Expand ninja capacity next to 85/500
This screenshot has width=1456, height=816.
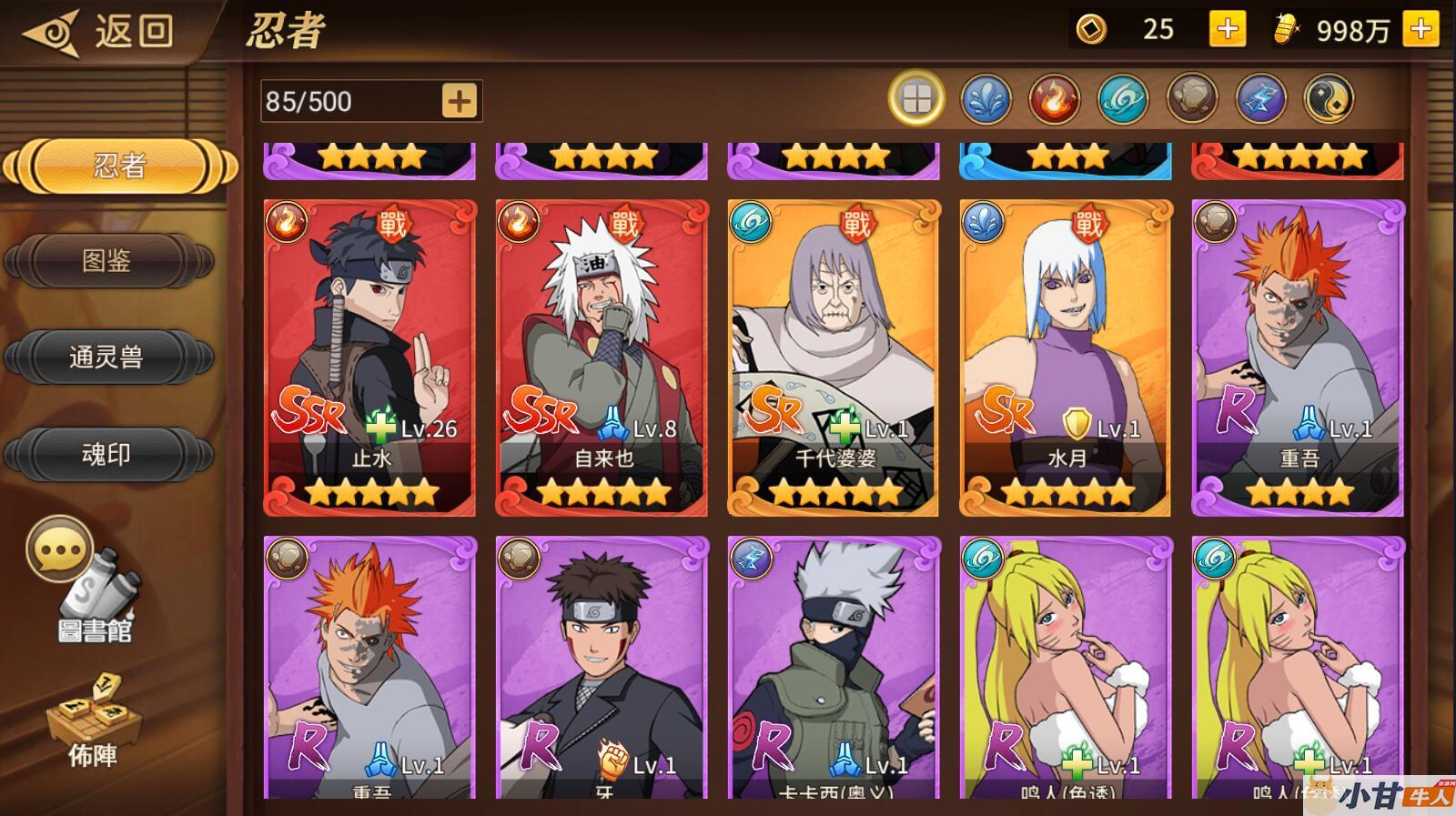point(460,101)
